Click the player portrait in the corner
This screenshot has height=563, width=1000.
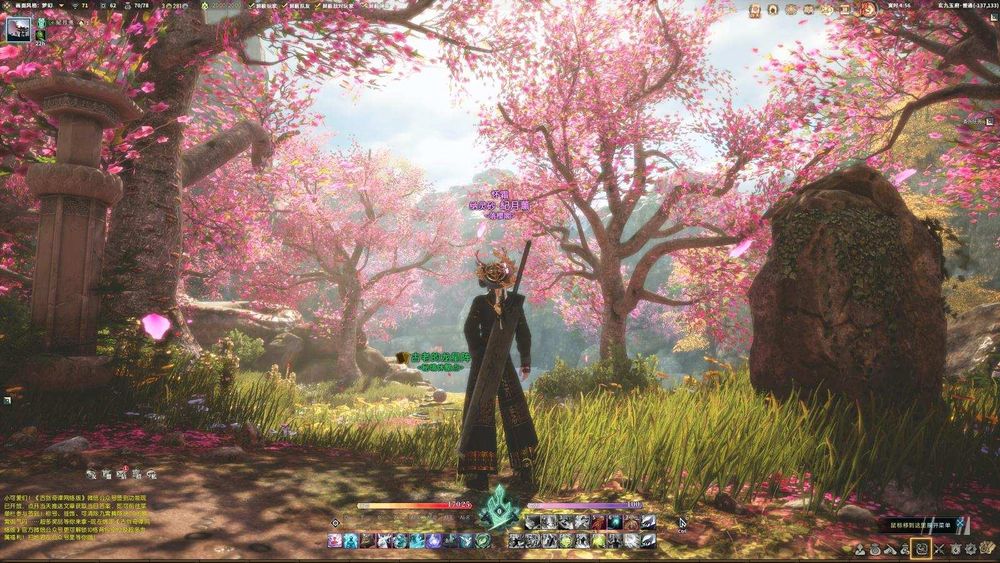tap(20, 30)
